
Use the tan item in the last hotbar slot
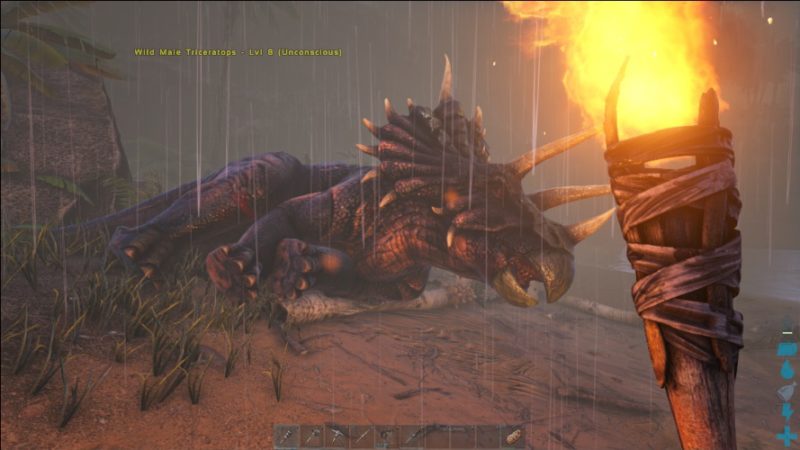point(514,436)
